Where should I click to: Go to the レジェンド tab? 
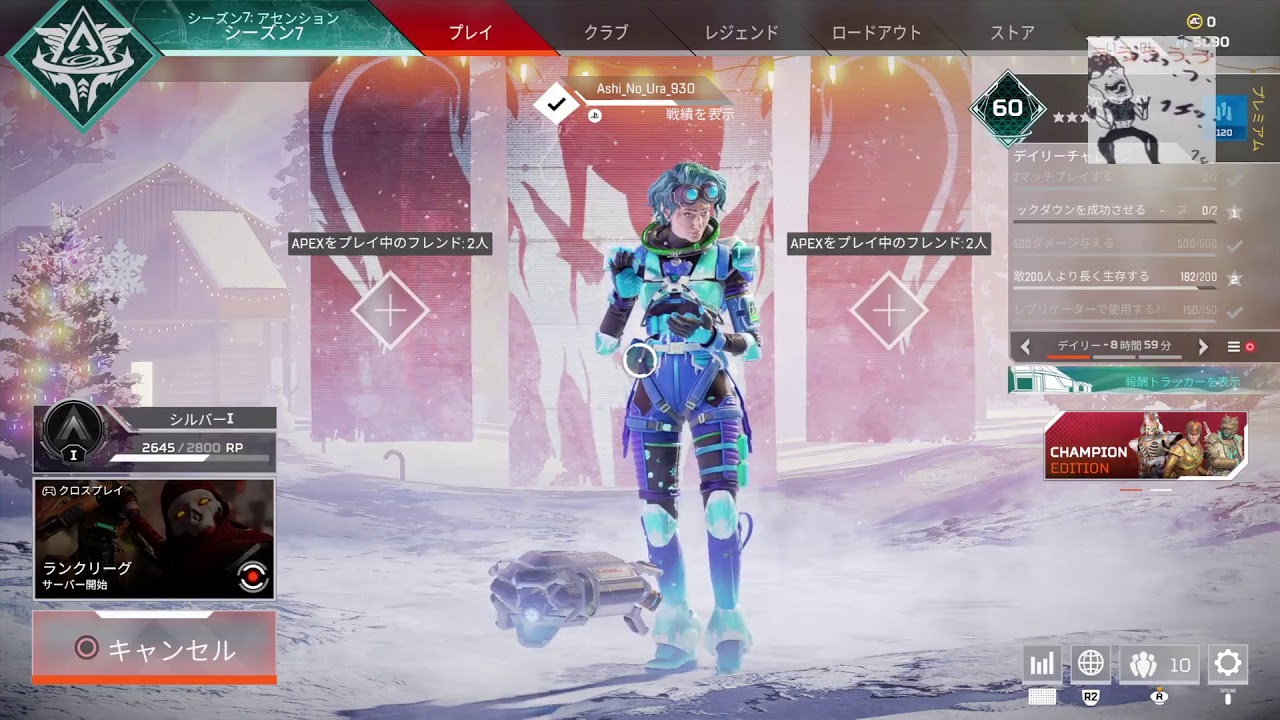[741, 32]
